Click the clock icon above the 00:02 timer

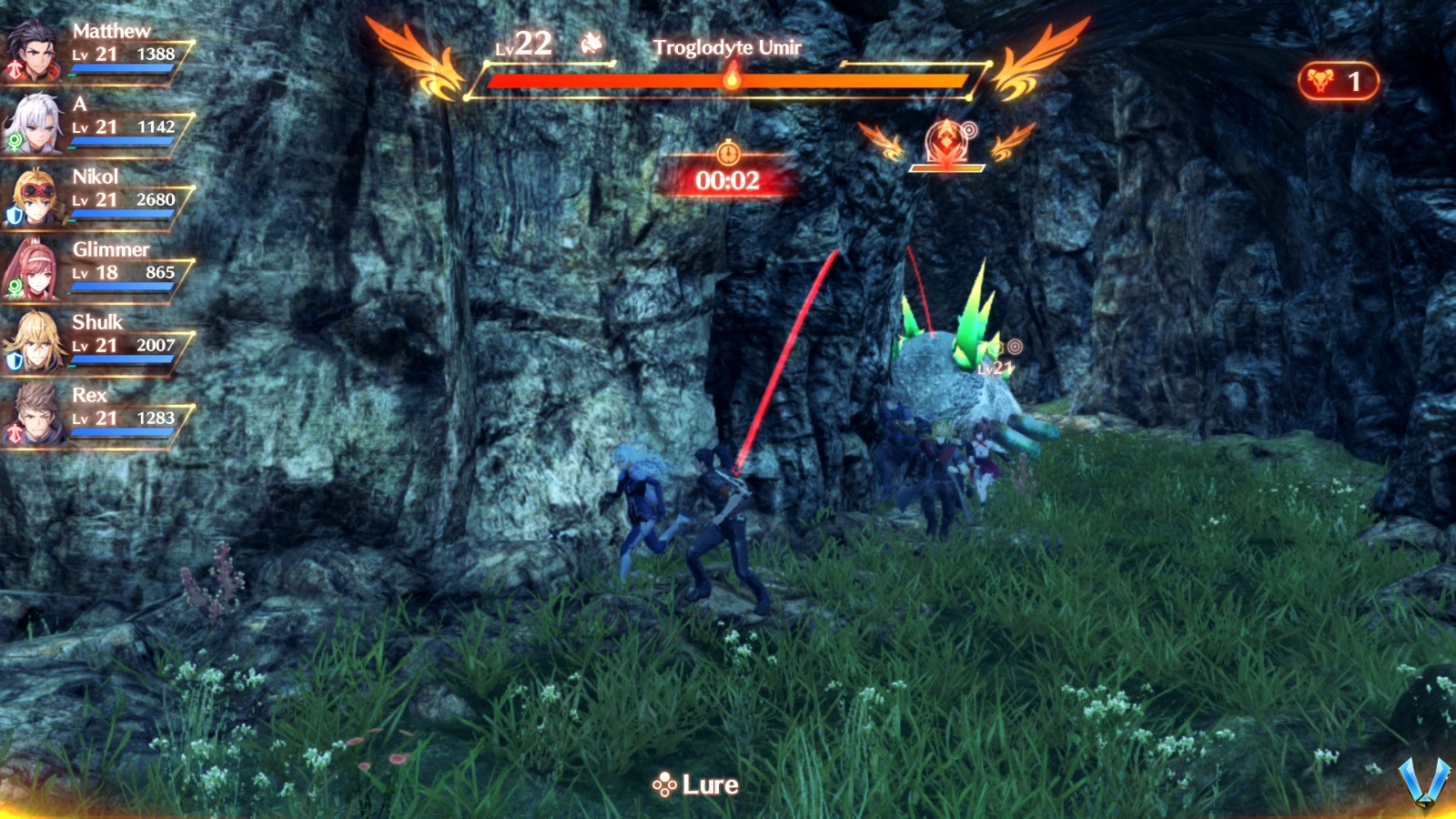point(728,154)
